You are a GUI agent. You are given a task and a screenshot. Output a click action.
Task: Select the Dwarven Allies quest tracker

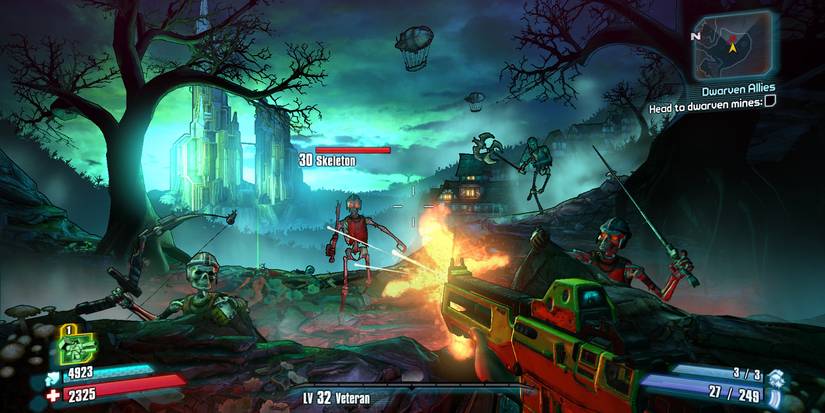(x=740, y=88)
